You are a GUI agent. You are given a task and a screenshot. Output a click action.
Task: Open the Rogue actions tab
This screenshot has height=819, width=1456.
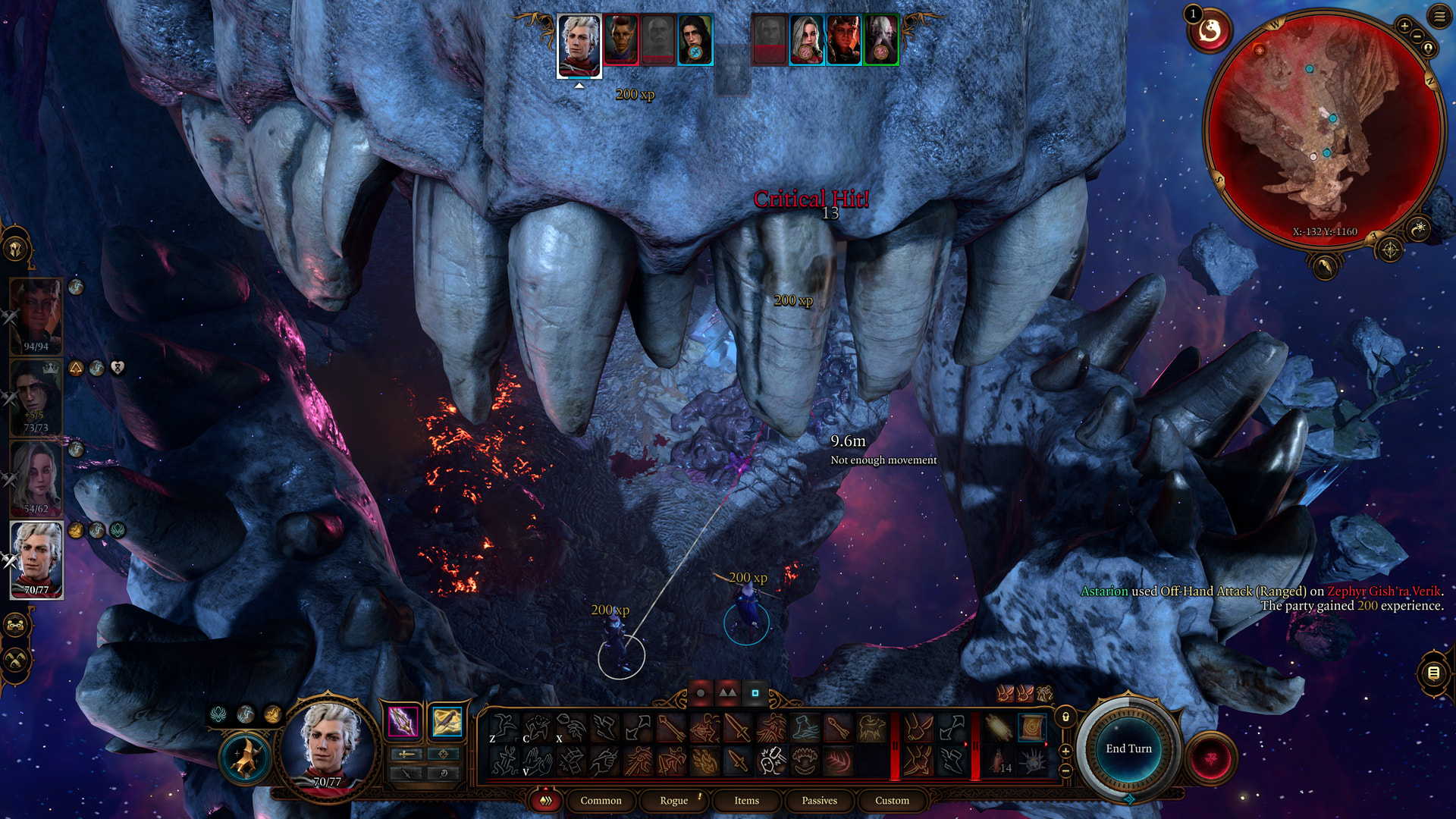673,800
